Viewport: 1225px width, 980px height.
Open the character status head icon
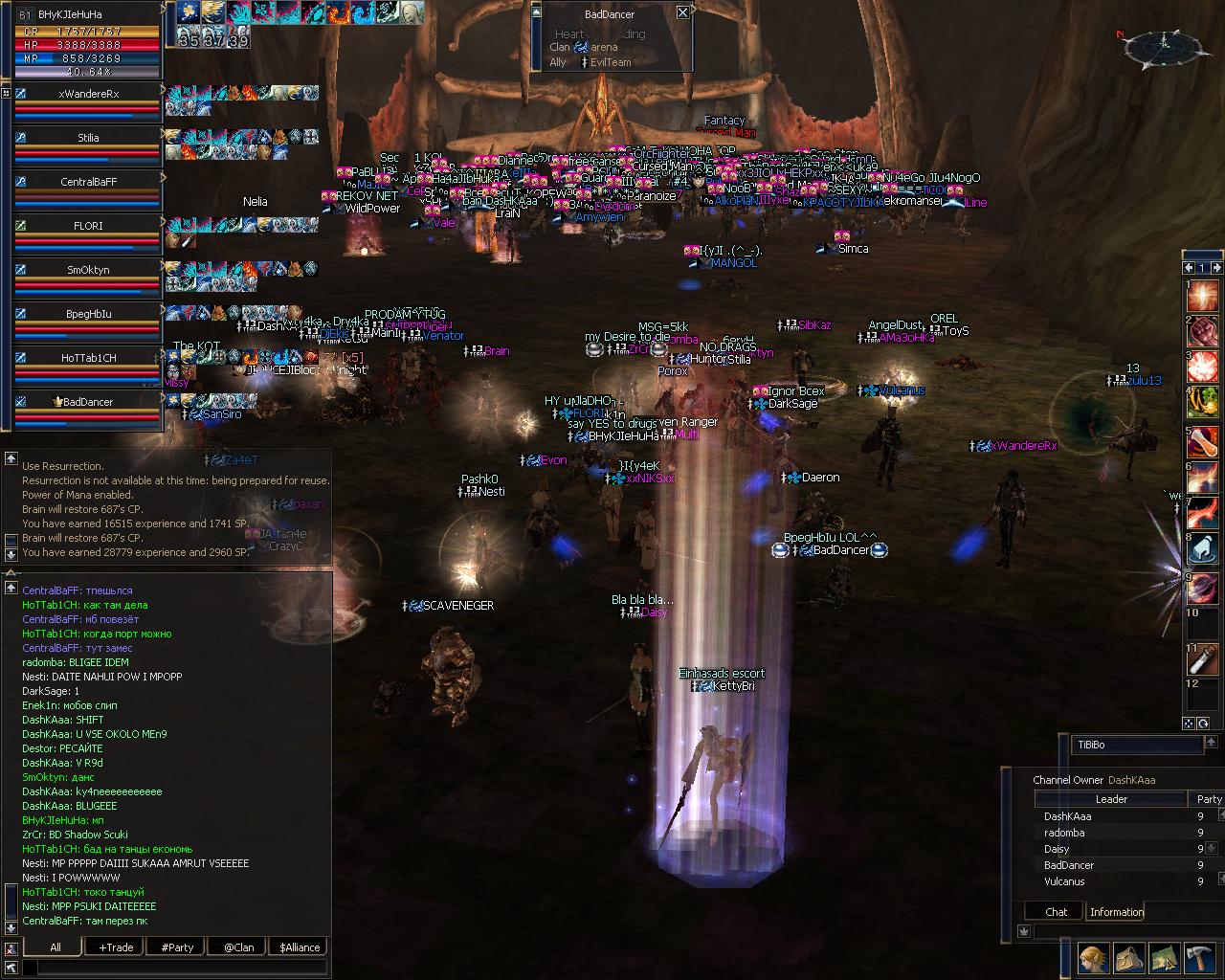tap(1093, 957)
